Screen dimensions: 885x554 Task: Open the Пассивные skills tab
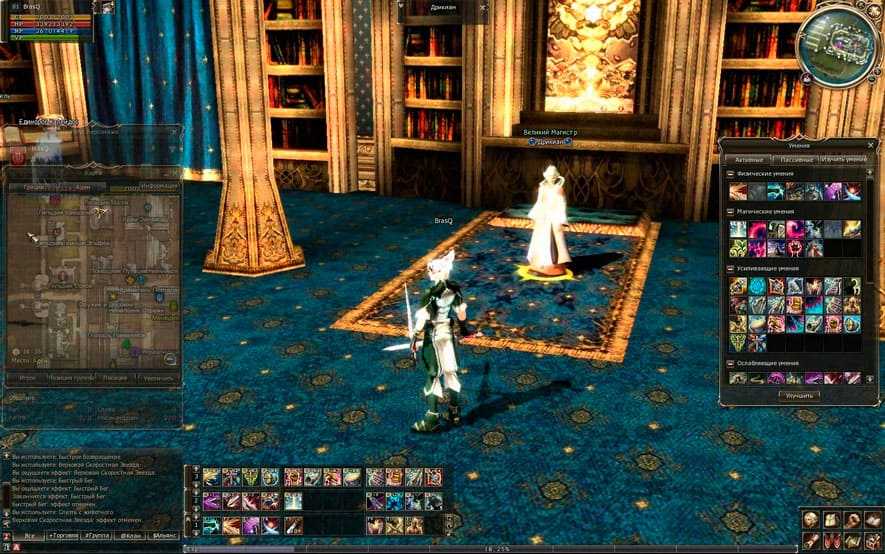pos(797,160)
